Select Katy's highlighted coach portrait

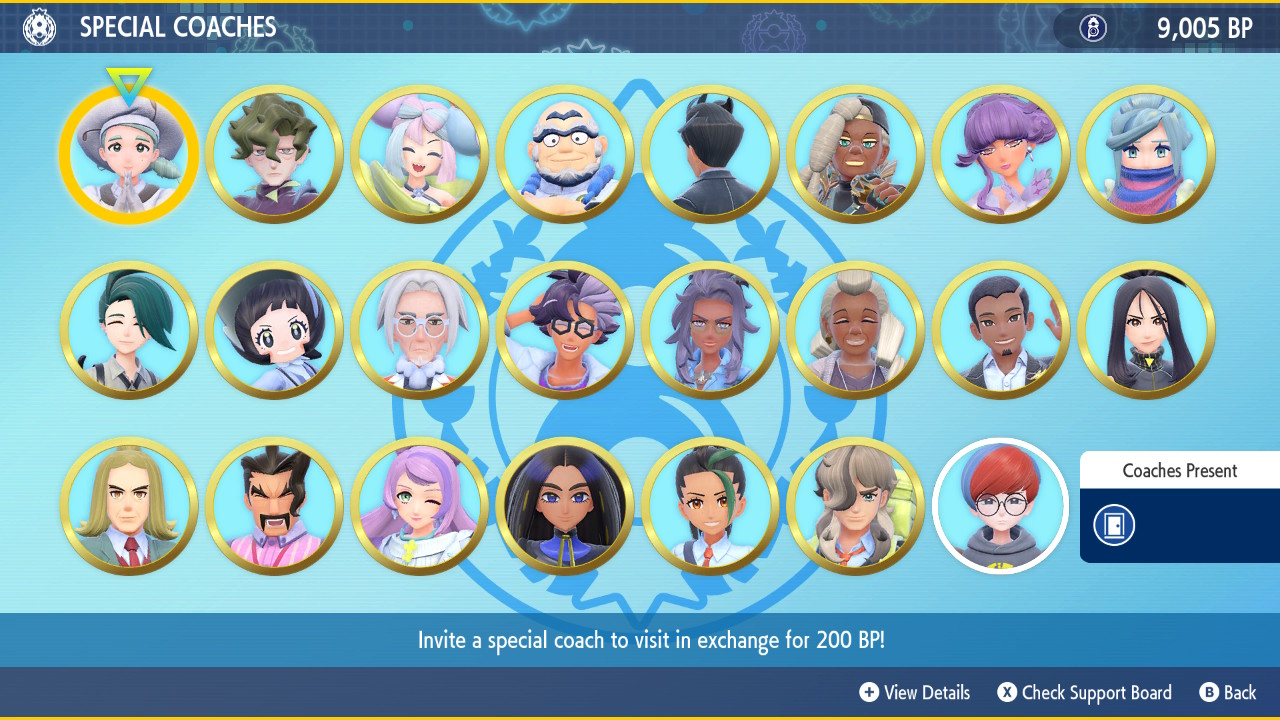click(x=128, y=153)
